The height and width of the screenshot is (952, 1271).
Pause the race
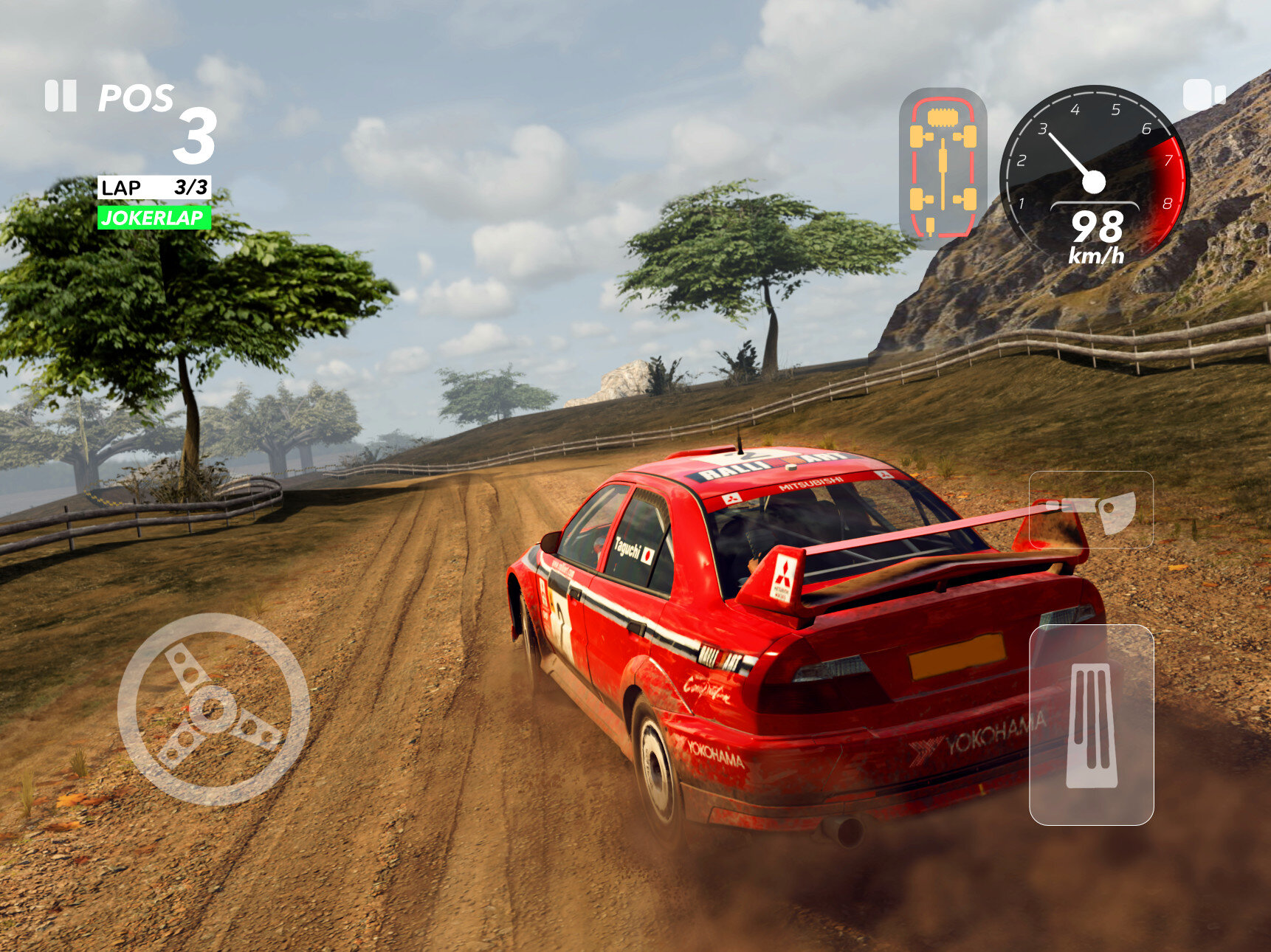click(x=61, y=96)
